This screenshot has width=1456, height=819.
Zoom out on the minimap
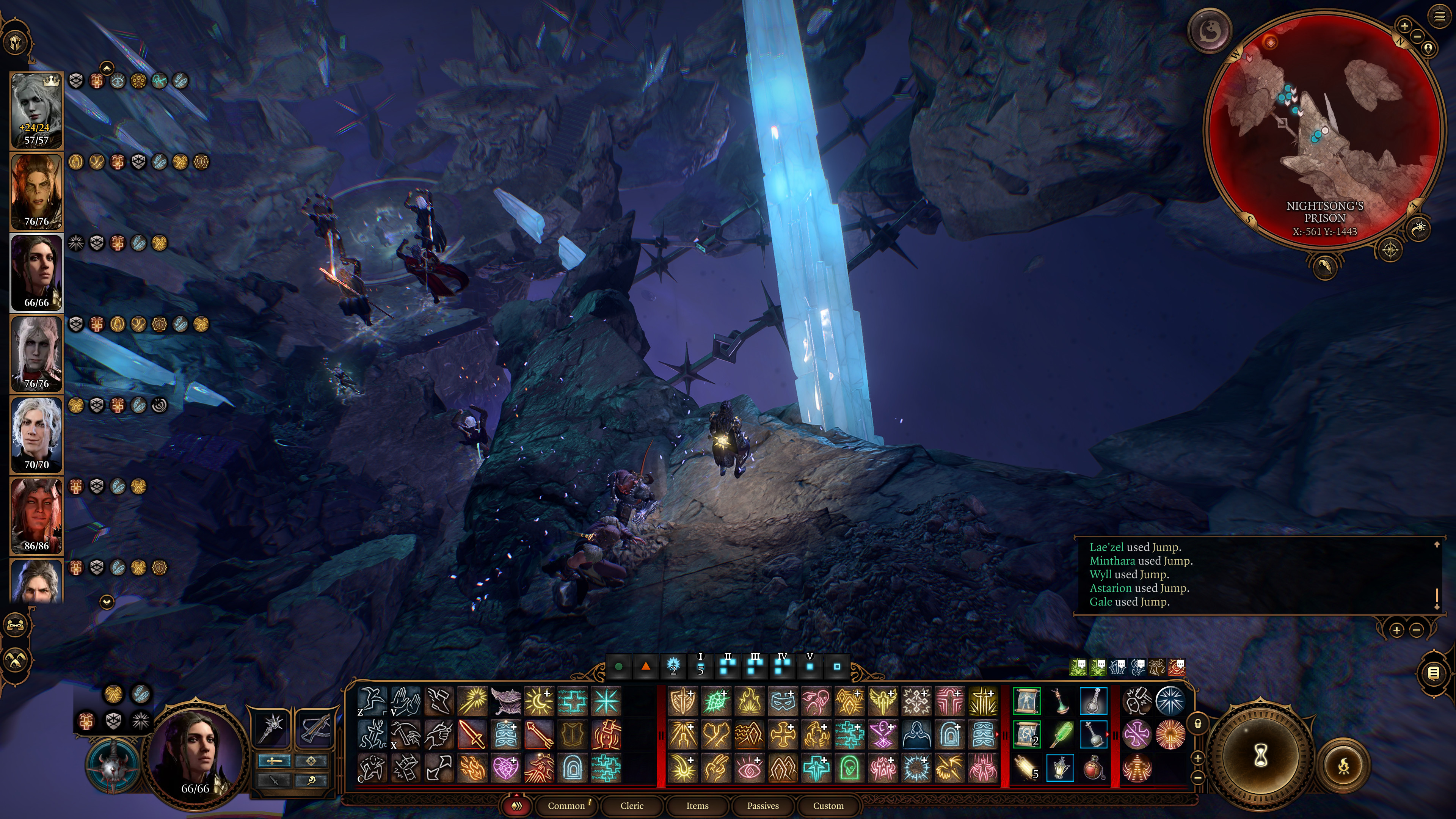[1417, 36]
